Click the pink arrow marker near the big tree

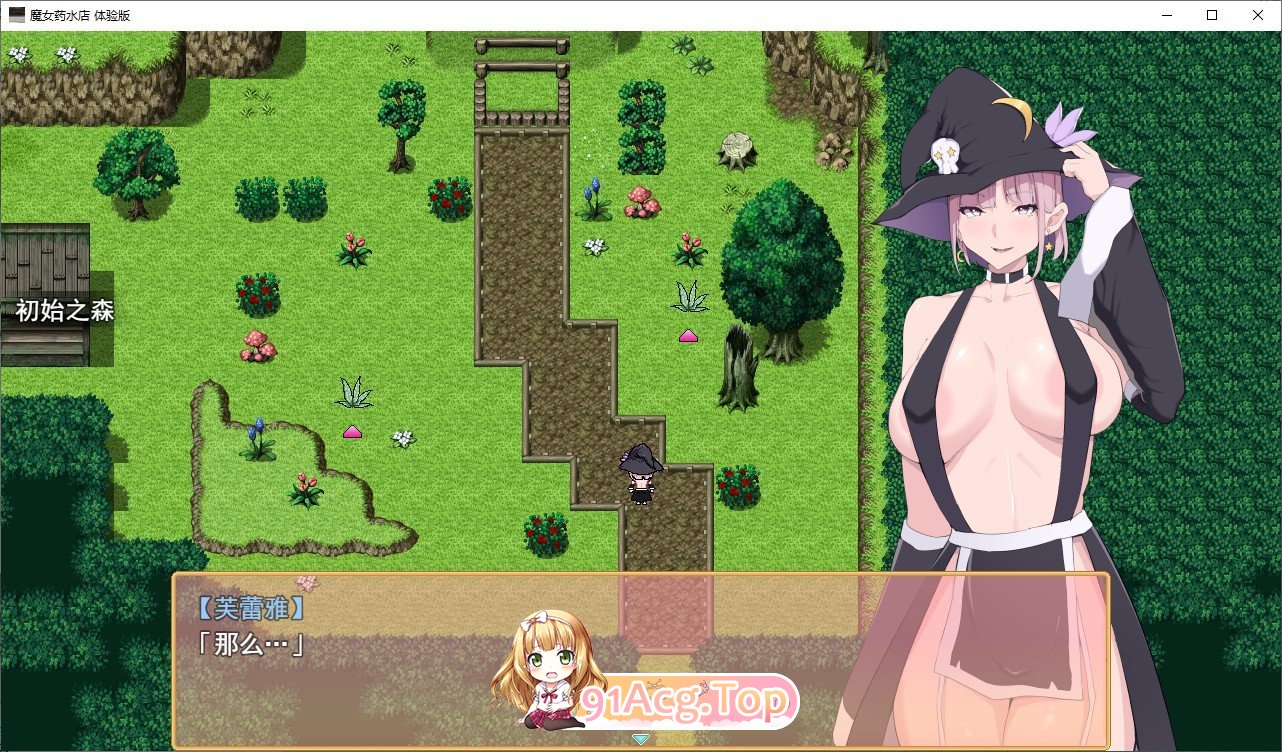pyautogui.click(x=687, y=336)
